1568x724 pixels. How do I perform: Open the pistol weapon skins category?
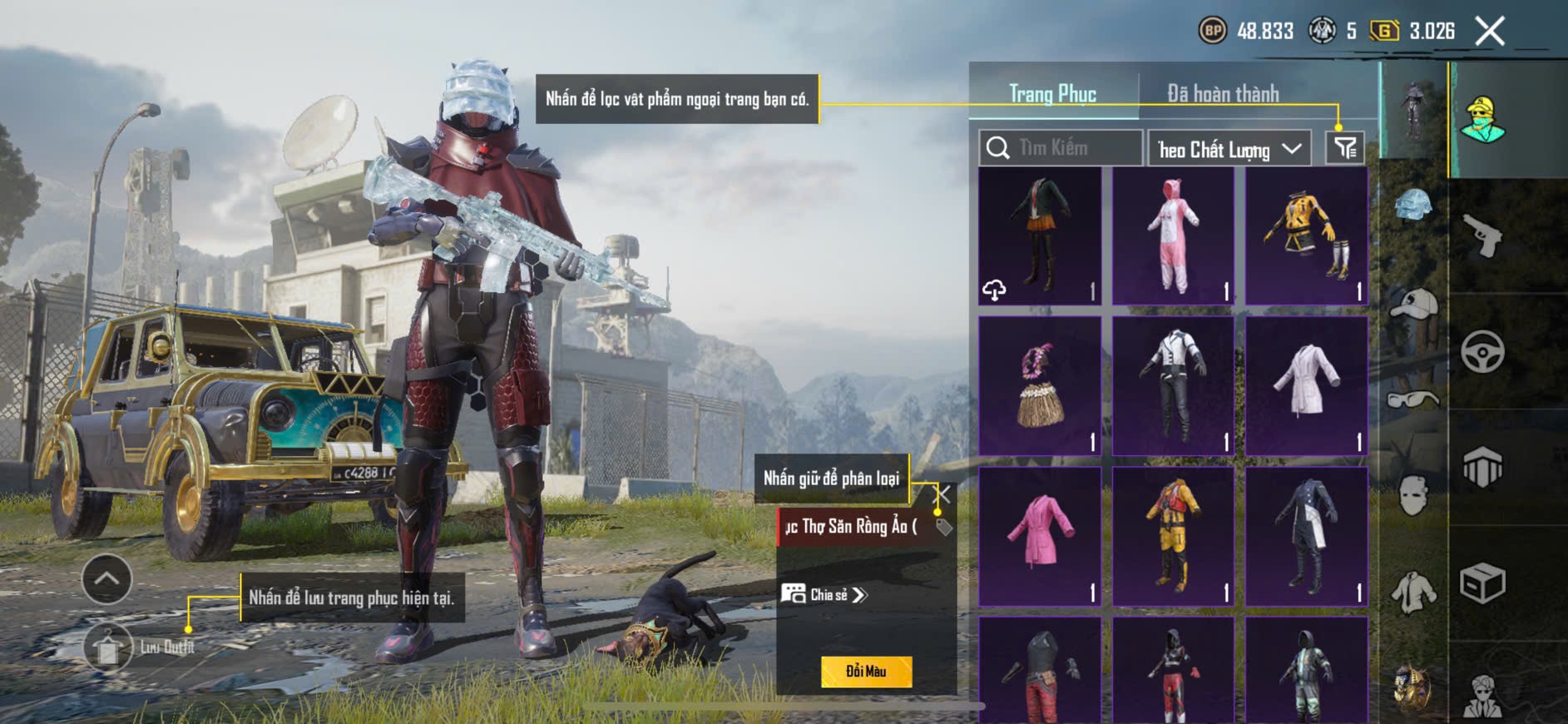coord(1482,236)
